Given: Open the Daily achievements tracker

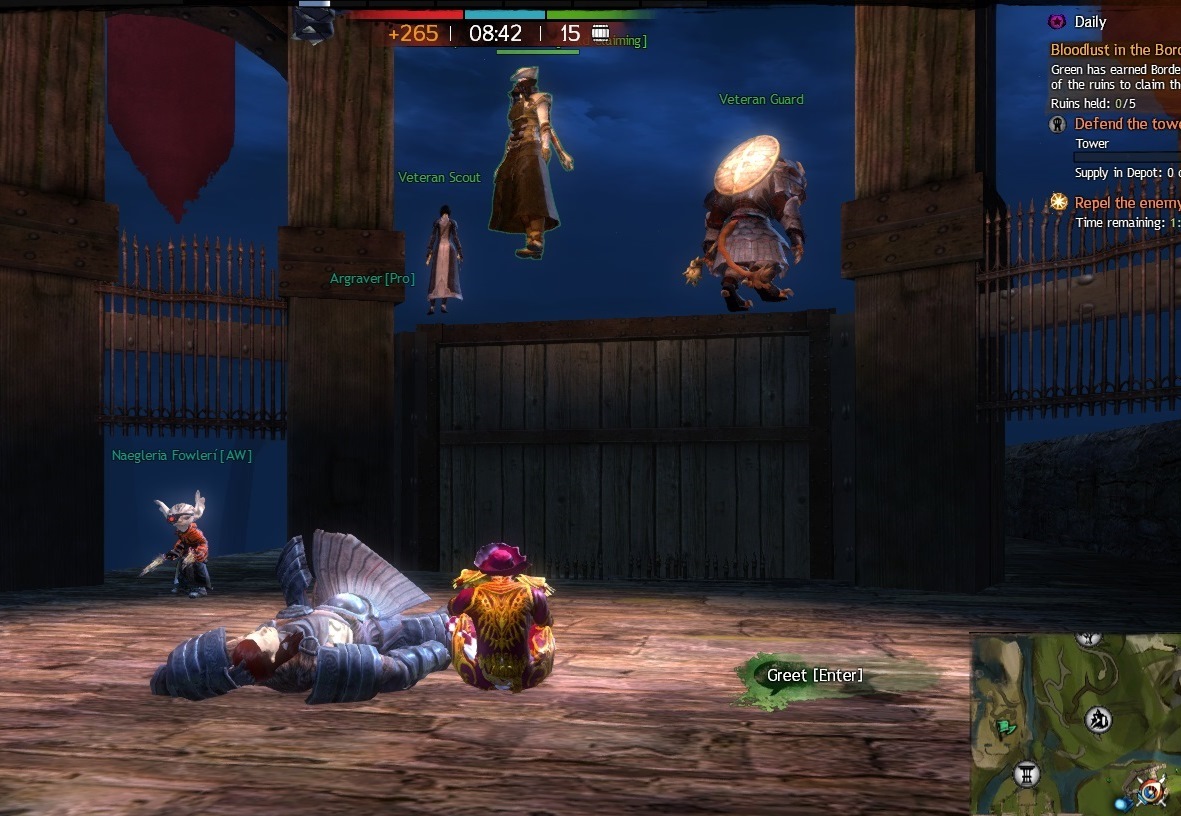Looking at the screenshot, I should click(1089, 21).
